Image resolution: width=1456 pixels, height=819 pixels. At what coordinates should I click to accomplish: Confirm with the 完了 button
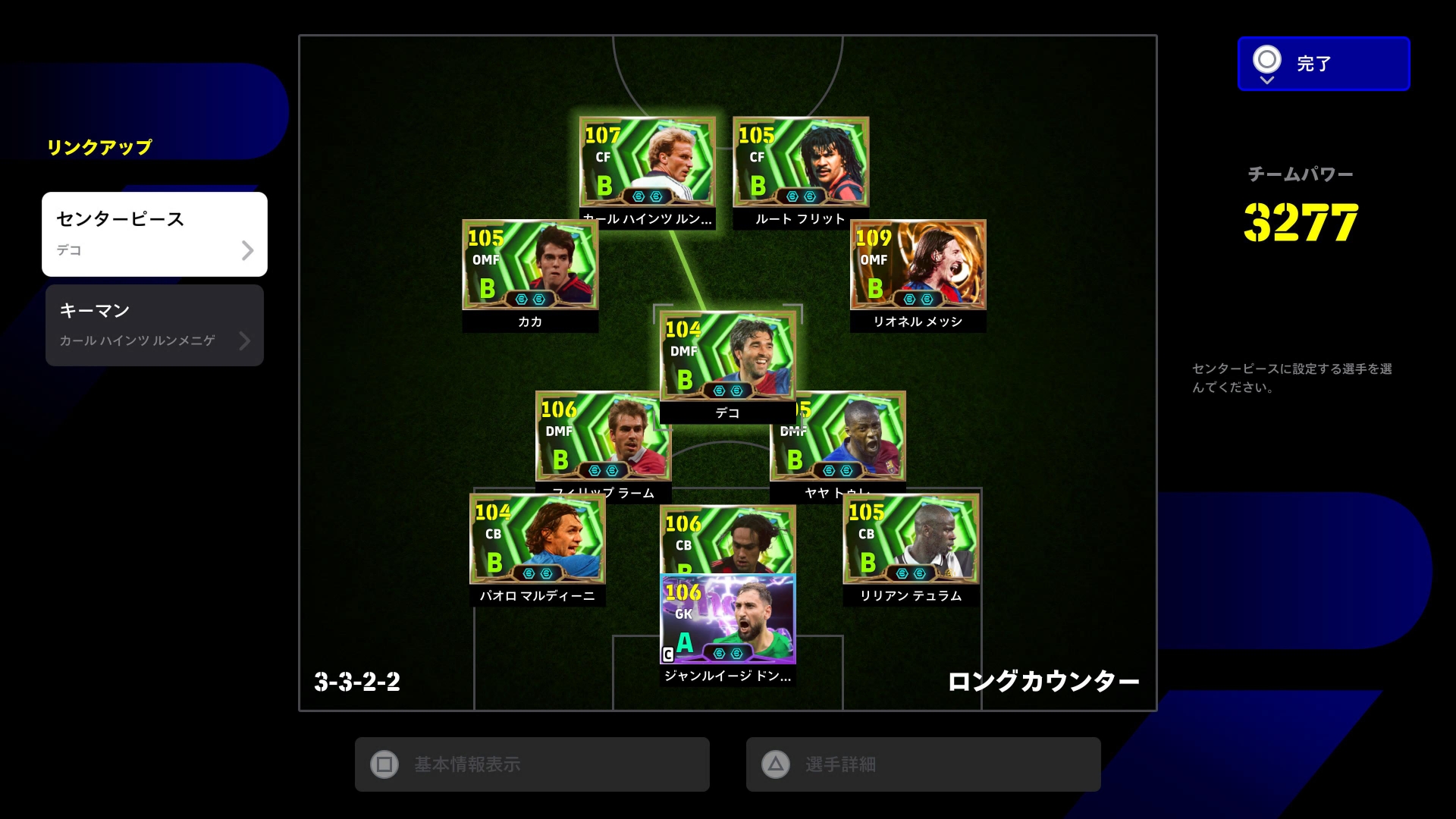(x=1323, y=64)
